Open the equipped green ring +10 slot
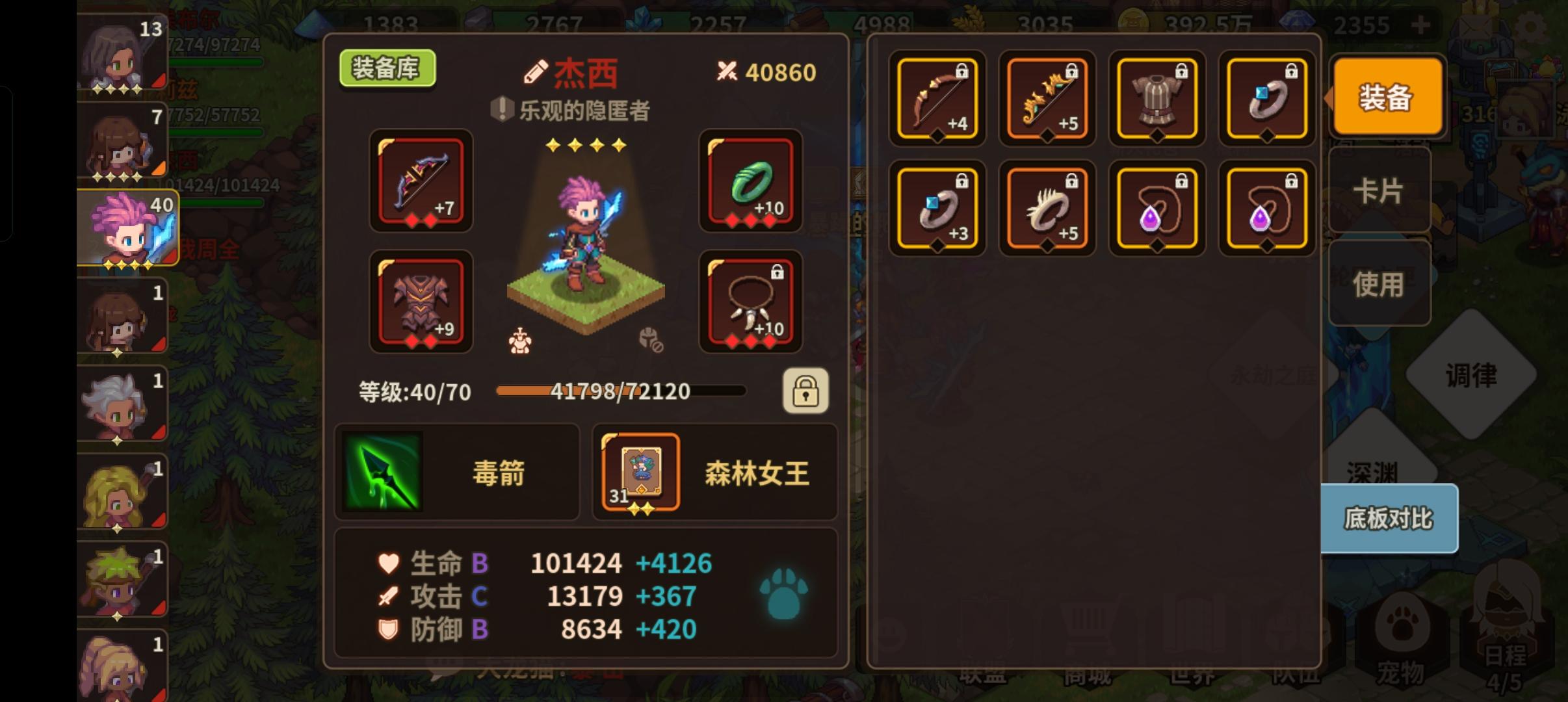The height and width of the screenshot is (702, 1568). tap(751, 183)
